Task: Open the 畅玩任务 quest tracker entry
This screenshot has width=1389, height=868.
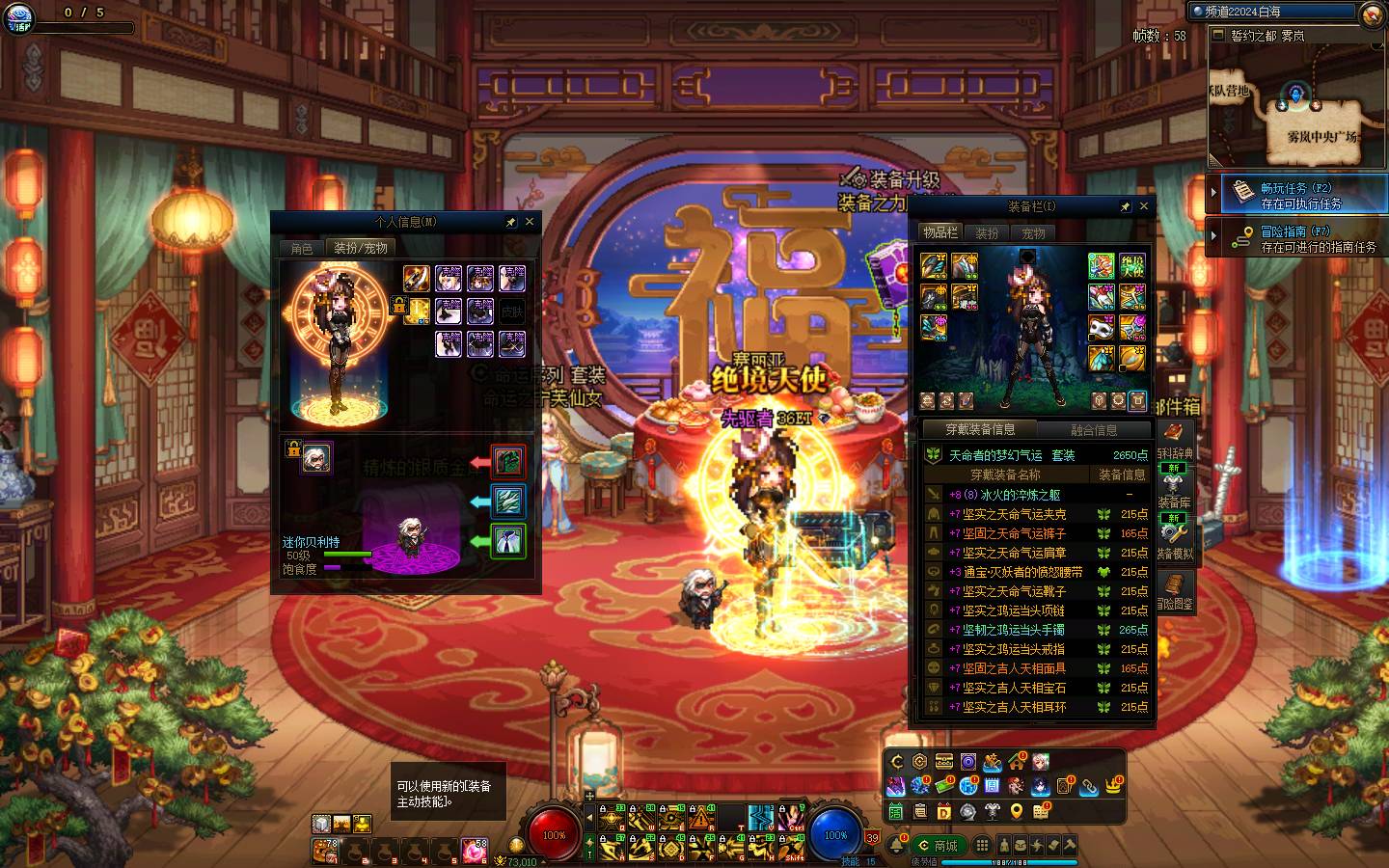Action: click(x=1295, y=196)
